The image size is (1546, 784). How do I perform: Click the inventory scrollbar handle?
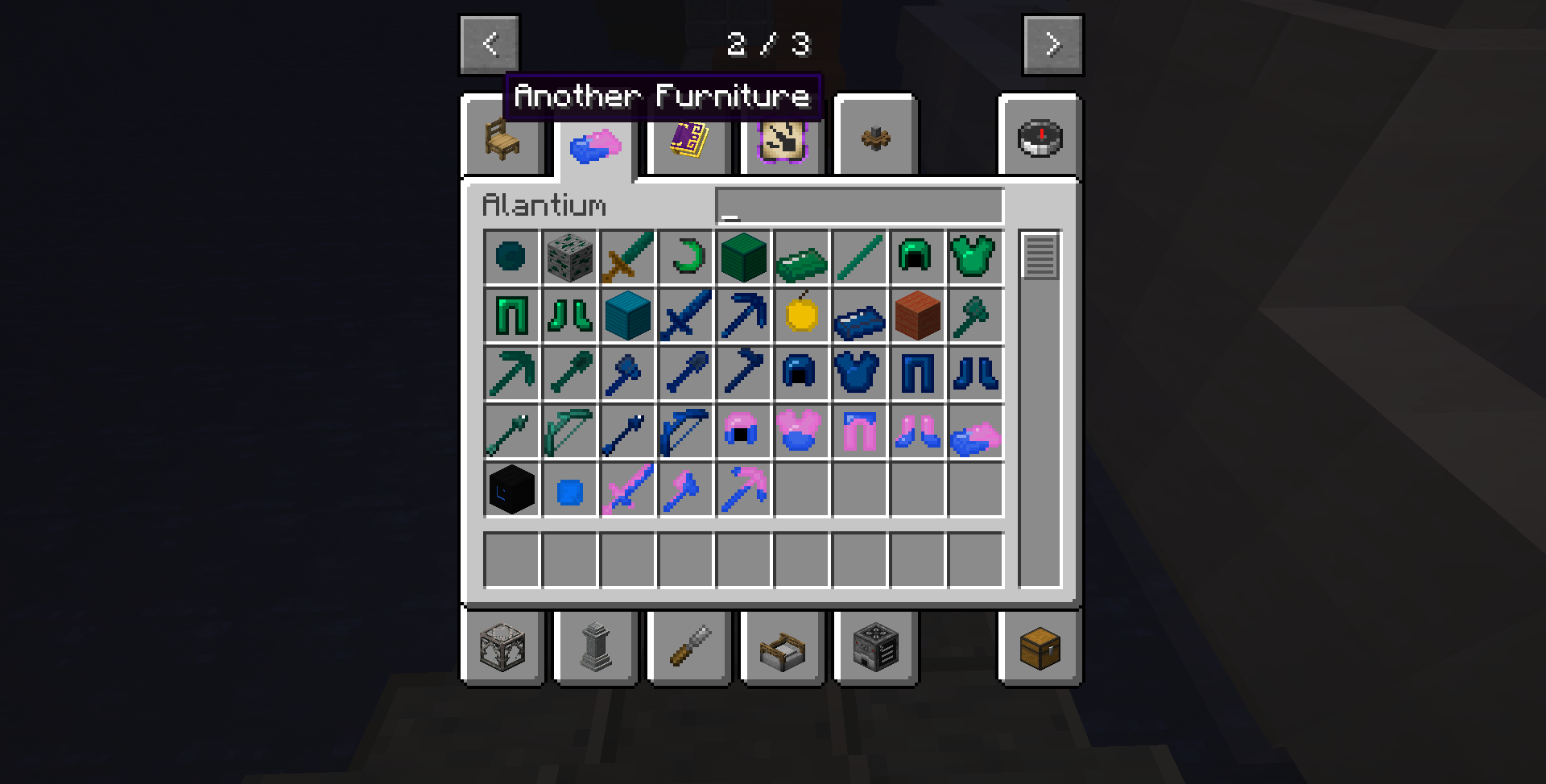pos(1041,256)
